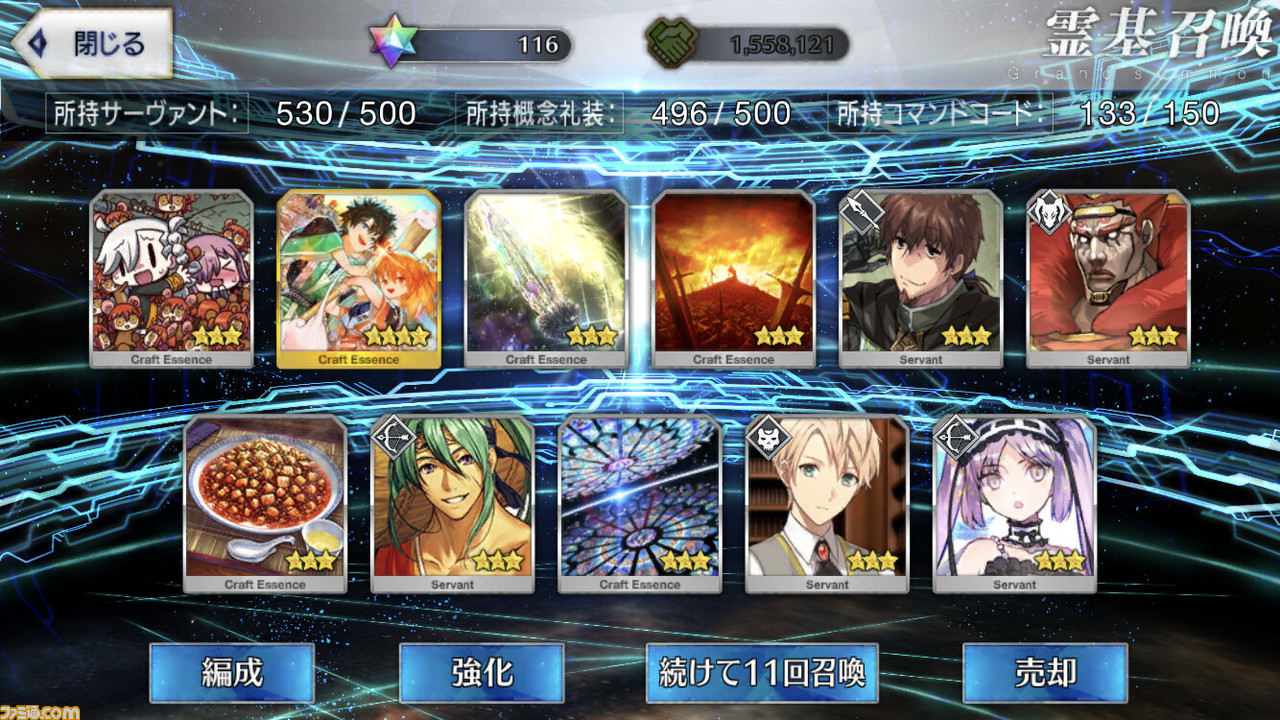1280x720 pixels.
Task: Open the 編成 party formation button
Action: coord(232,673)
